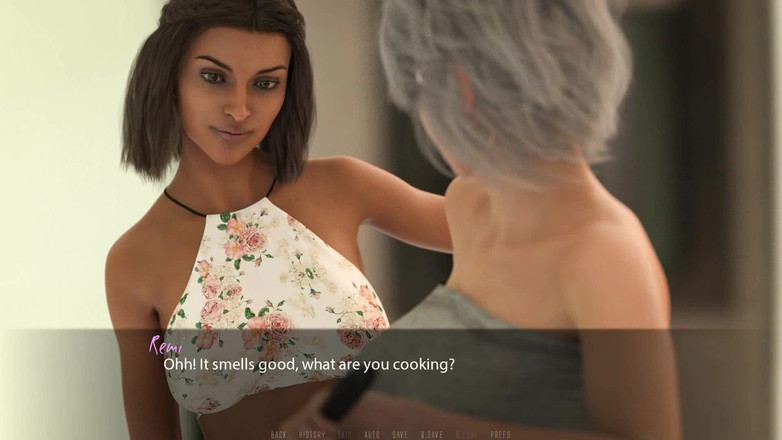Quick load with Q.Load
This screenshot has height=440, width=782.
tap(467, 434)
